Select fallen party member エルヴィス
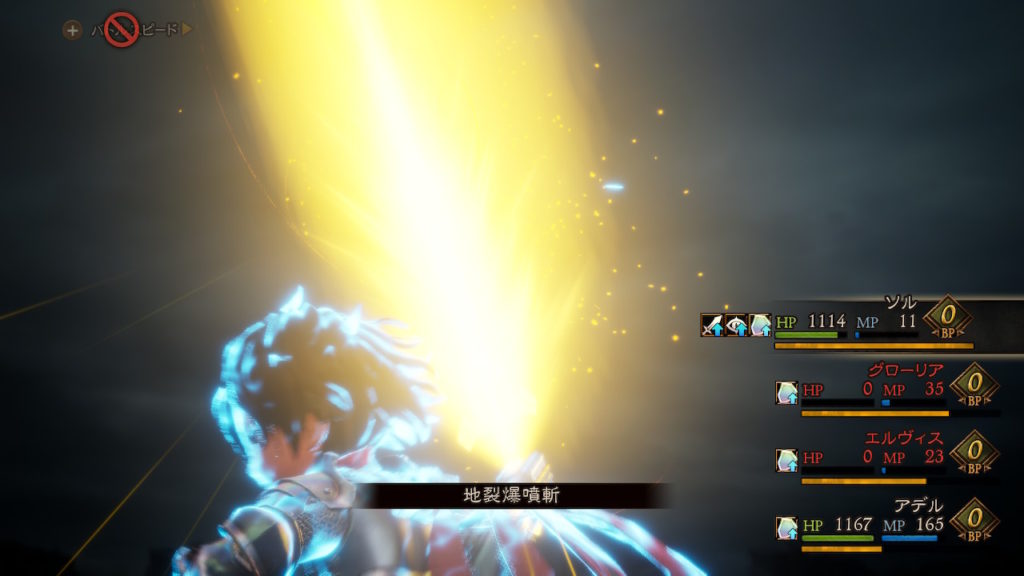This screenshot has width=1024, height=576. point(880,458)
